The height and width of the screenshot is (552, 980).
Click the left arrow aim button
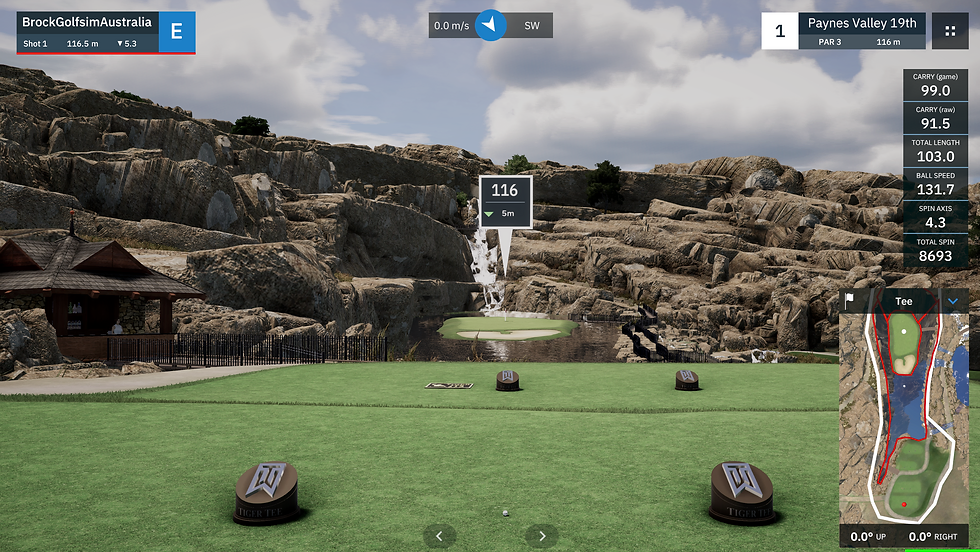pyautogui.click(x=439, y=536)
